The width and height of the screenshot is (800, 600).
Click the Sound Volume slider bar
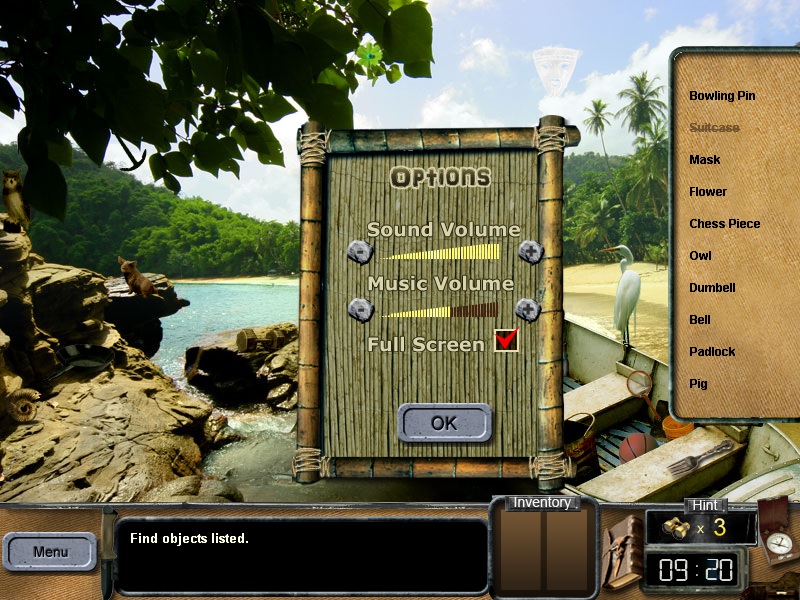(x=439, y=252)
